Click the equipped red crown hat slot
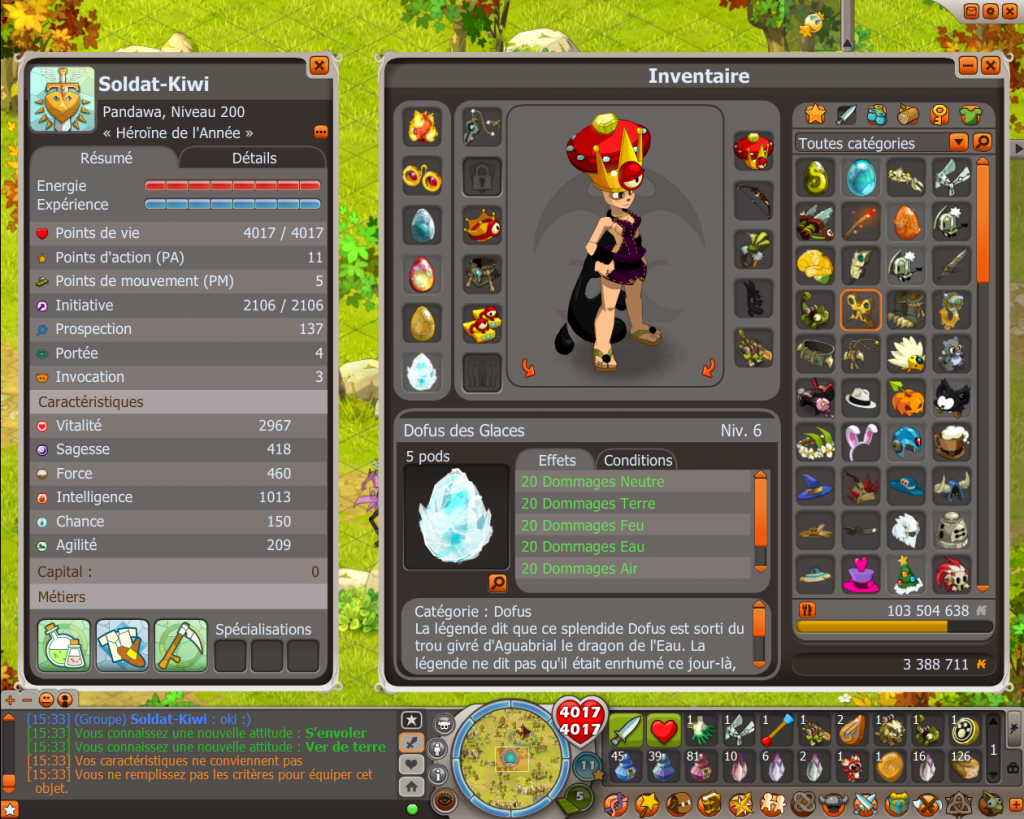The width and height of the screenshot is (1024, 819). tap(753, 151)
